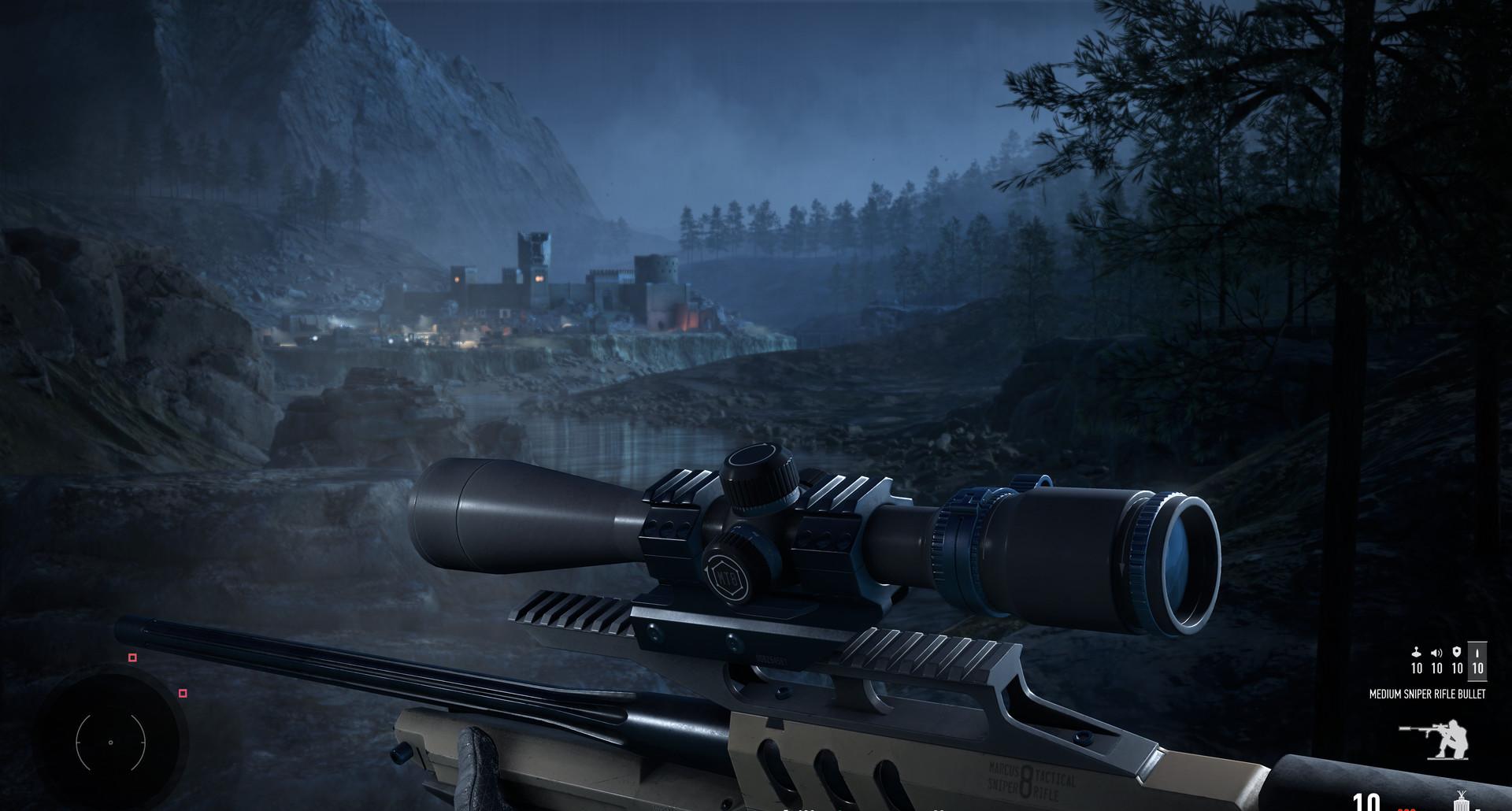Image resolution: width=1512 pixels, height=811 pixels.
Task: Select the shield-icon ammo type
Action: tap(1457, 661)
